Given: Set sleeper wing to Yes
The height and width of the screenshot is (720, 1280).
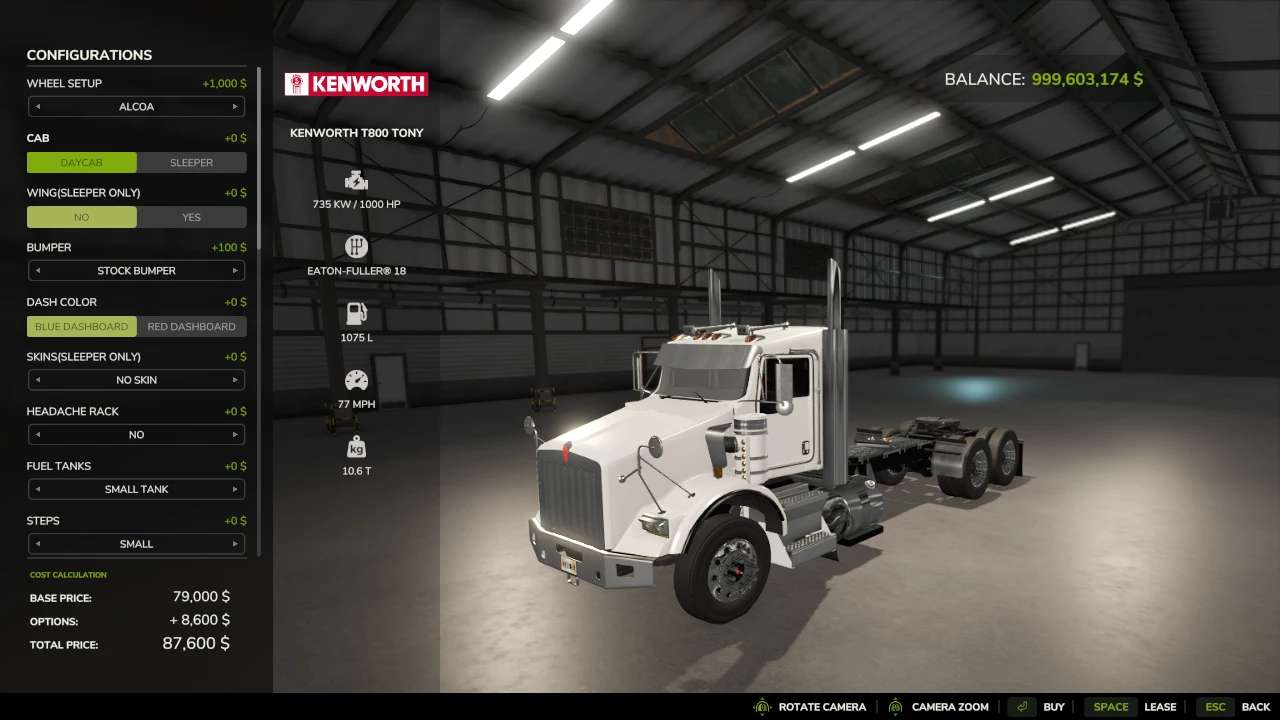Looking at the screenshot, I should click(191, 217).
